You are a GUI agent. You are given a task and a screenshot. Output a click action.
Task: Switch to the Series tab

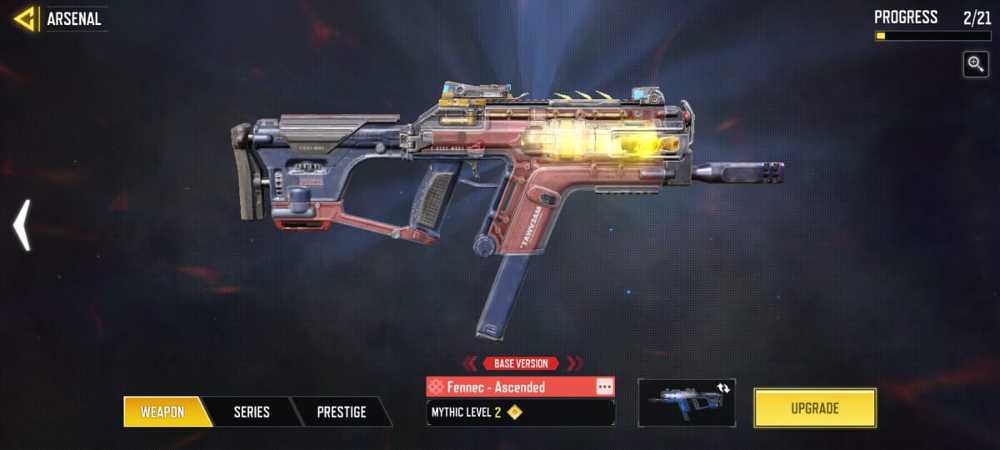(x=251, y=411)
